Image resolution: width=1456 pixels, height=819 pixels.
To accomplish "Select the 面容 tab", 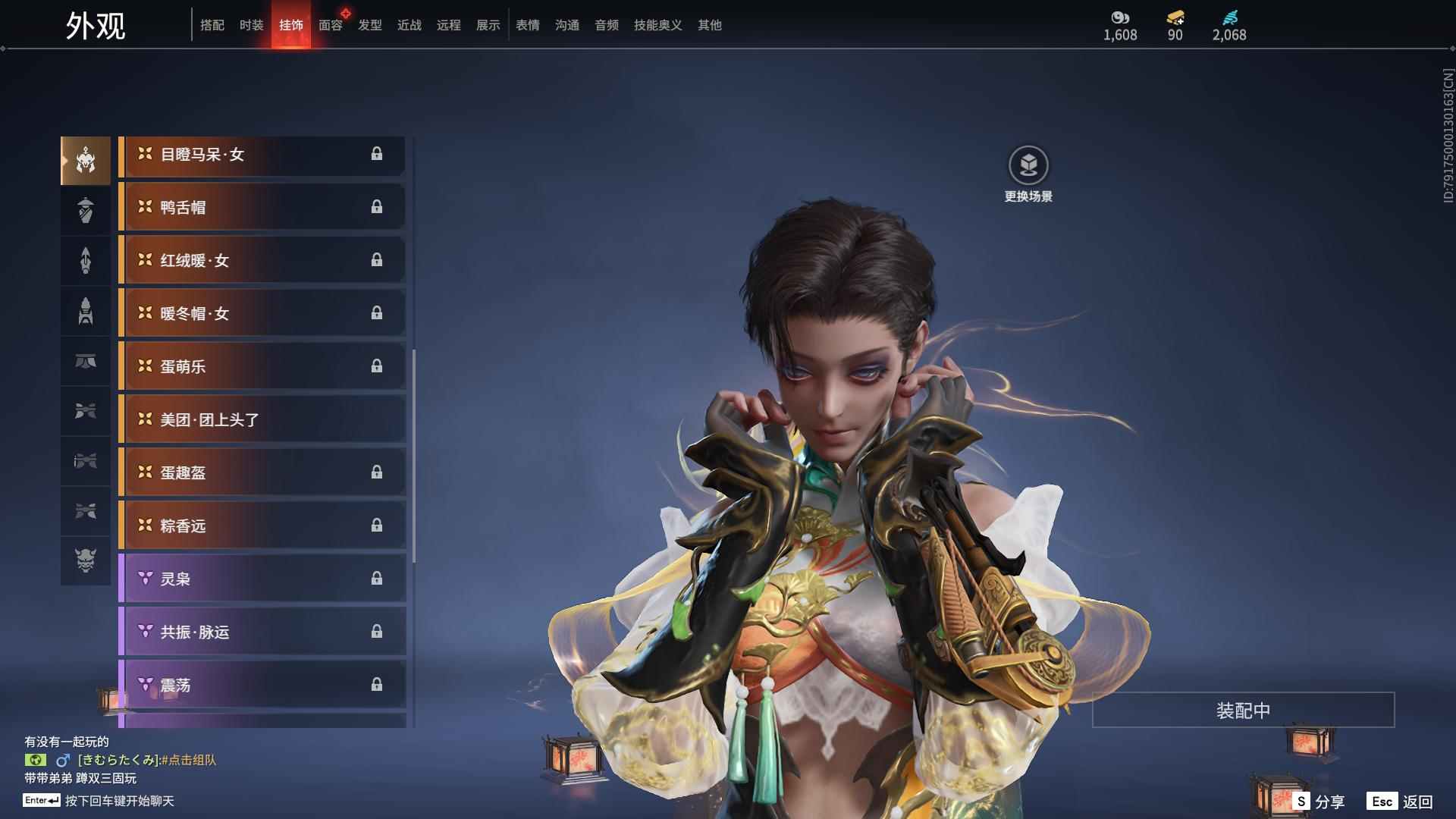I will (x=330, y=25).
